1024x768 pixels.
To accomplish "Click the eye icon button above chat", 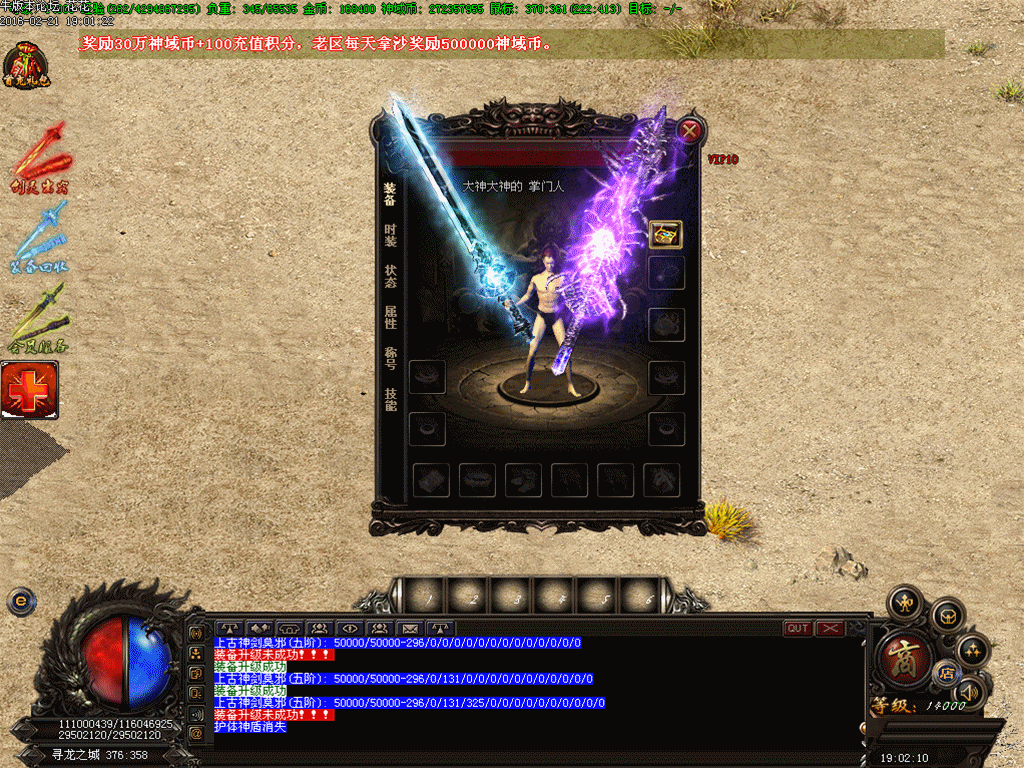I will point(350,628).
